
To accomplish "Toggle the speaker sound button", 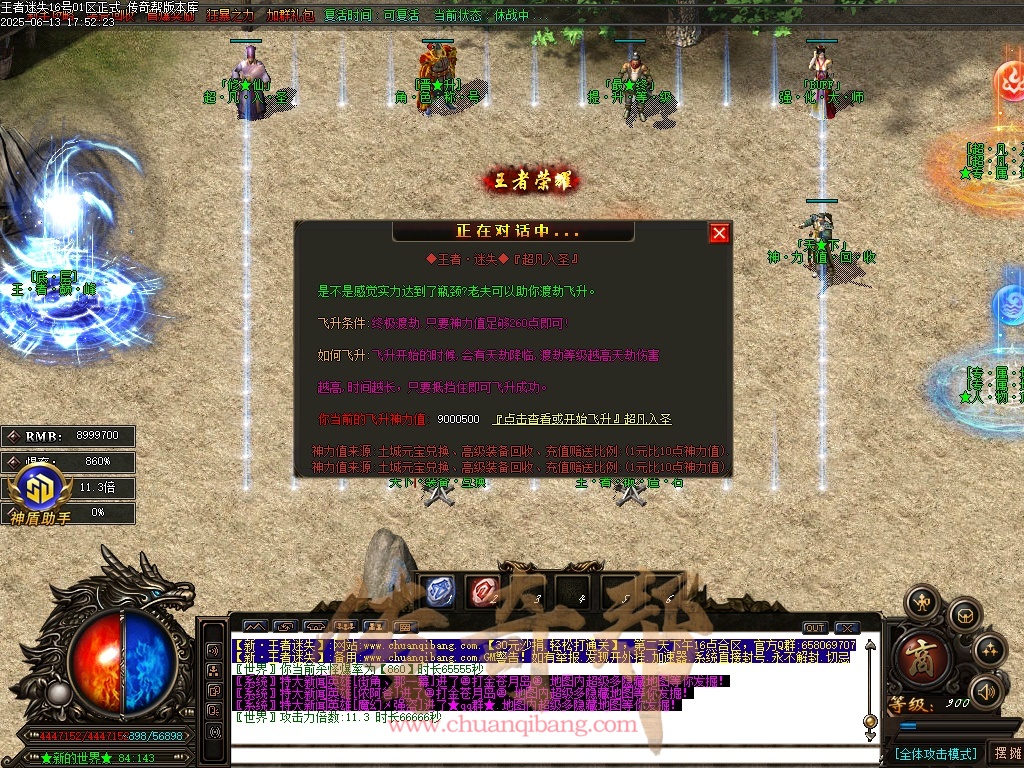I will tap(985, 691).
